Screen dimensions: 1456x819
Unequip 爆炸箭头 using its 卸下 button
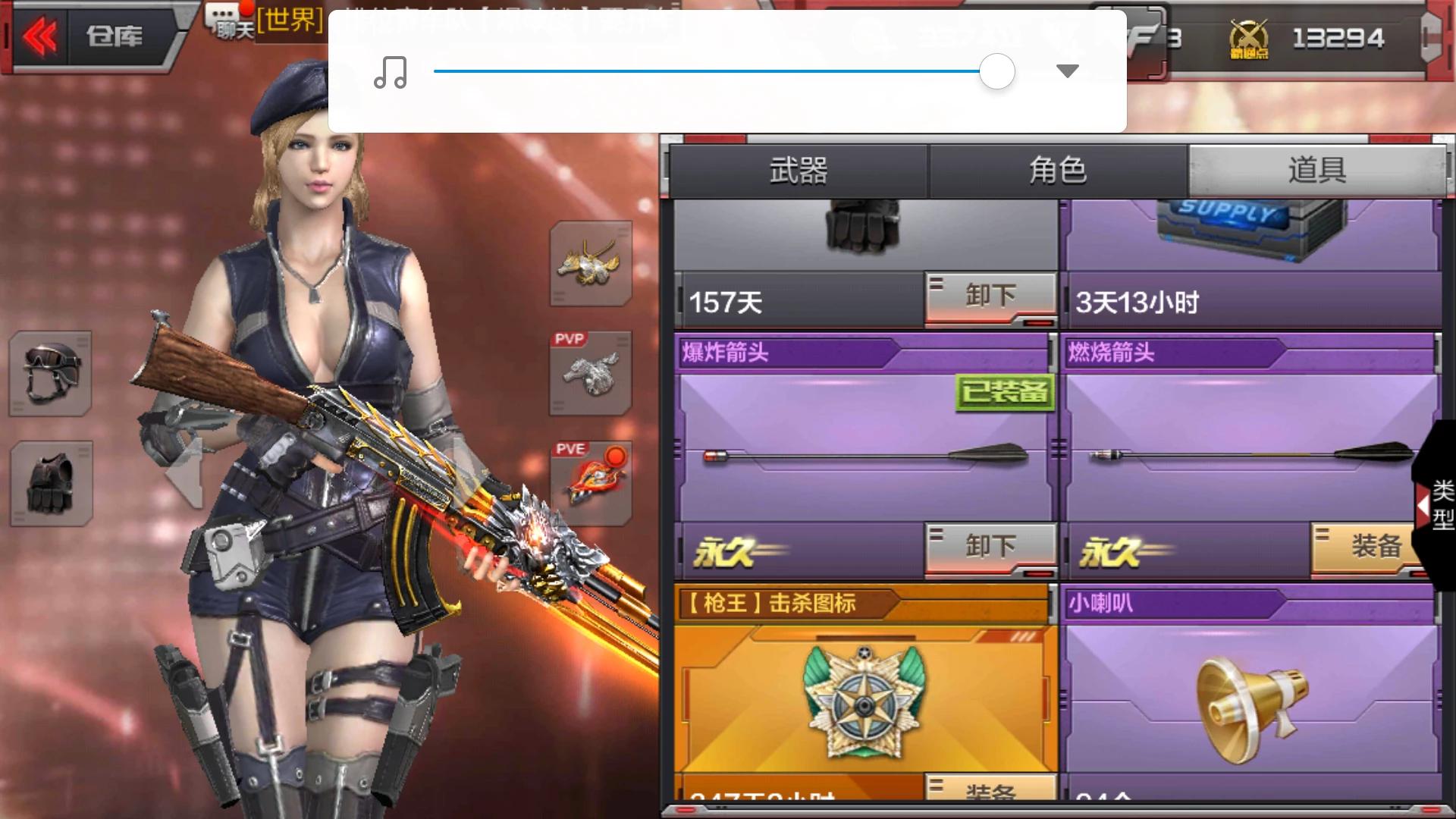click(x=990, y=548)
